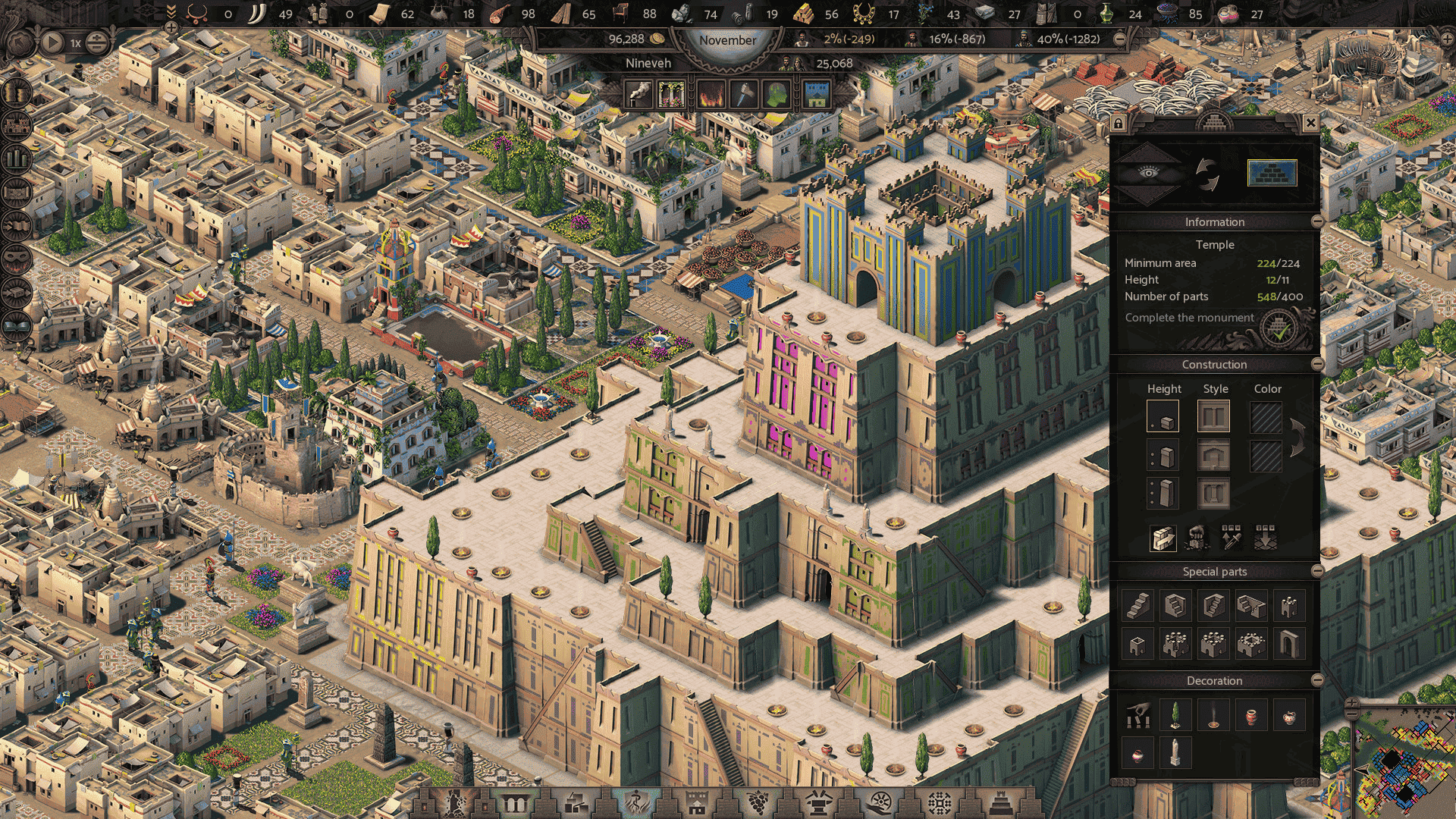The image size is (1456, 819).
Task: Toggle the eye visibility control
Action: (1149, 173)
